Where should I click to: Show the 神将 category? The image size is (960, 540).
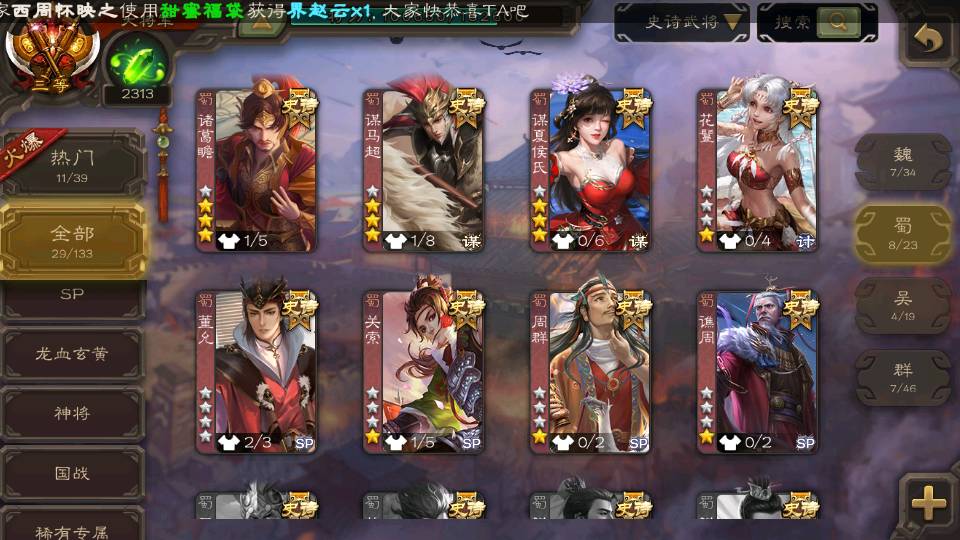click(72, 412)
